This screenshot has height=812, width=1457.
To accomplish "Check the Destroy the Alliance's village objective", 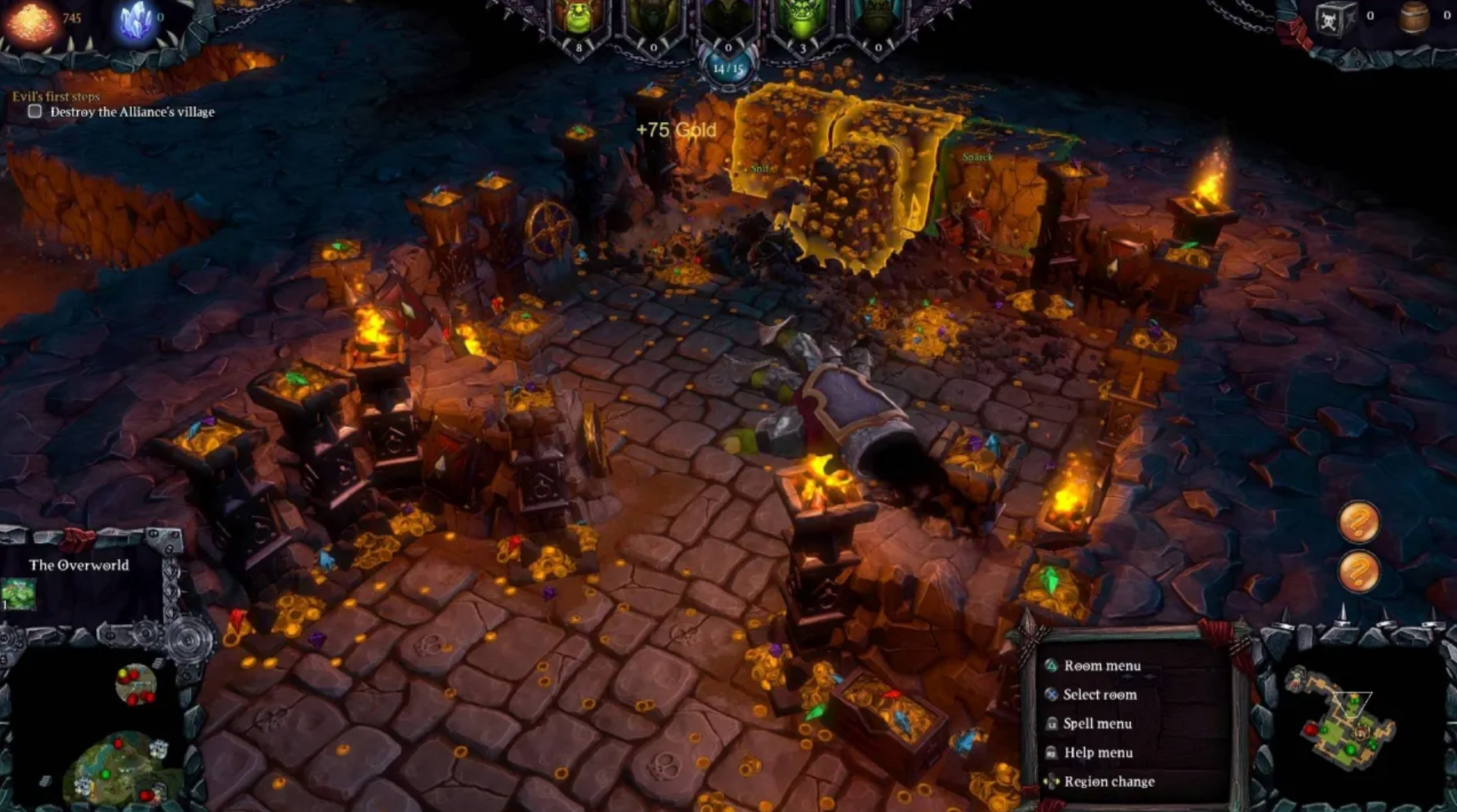I will coord(34,111).
